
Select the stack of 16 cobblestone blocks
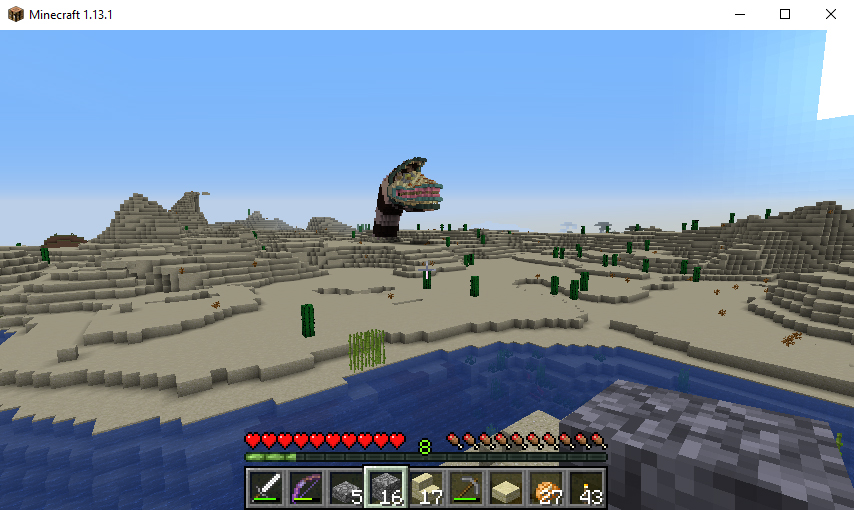(x=386, y=489)
